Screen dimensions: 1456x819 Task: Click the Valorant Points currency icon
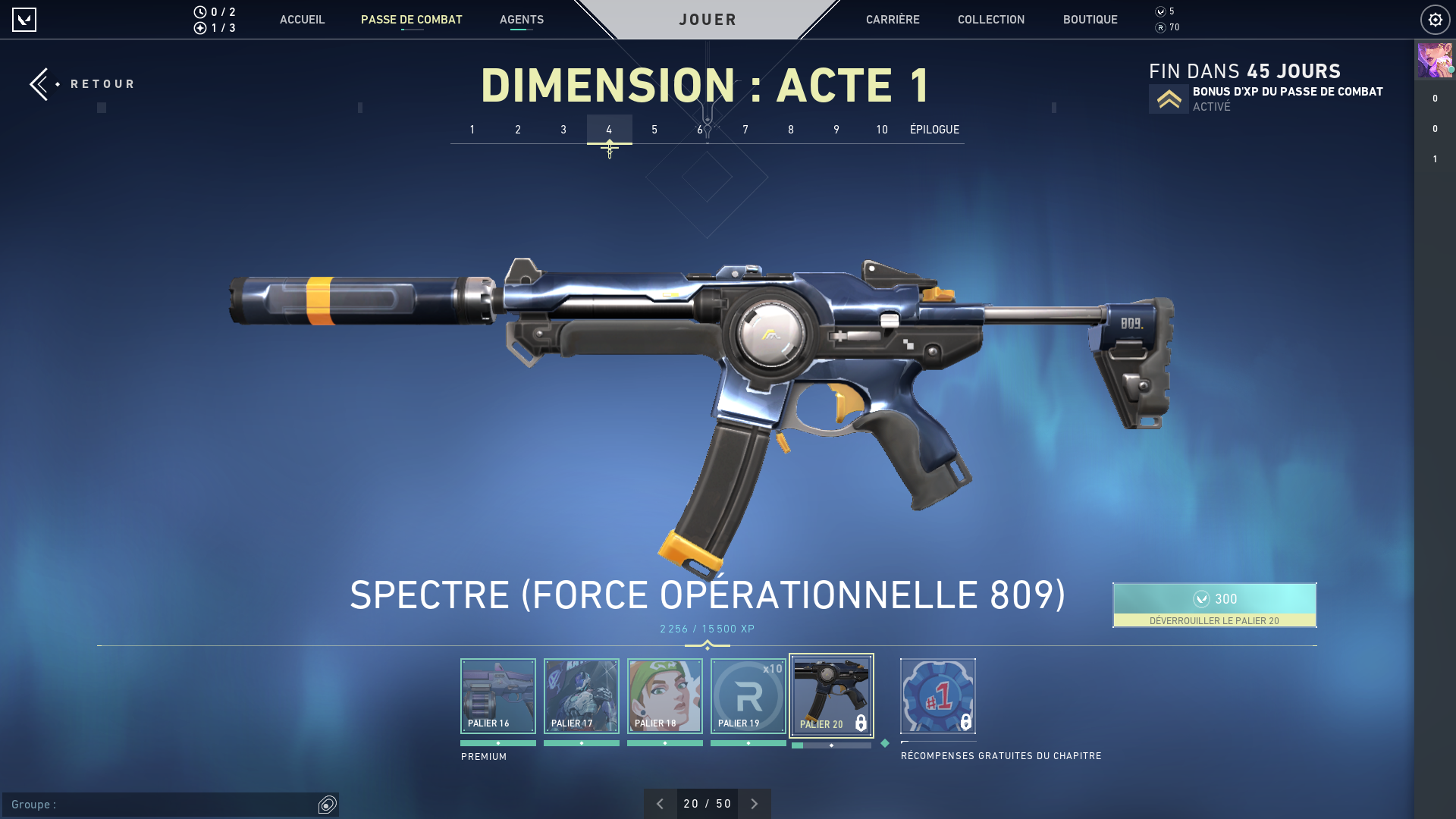[x=1159, y=11]
